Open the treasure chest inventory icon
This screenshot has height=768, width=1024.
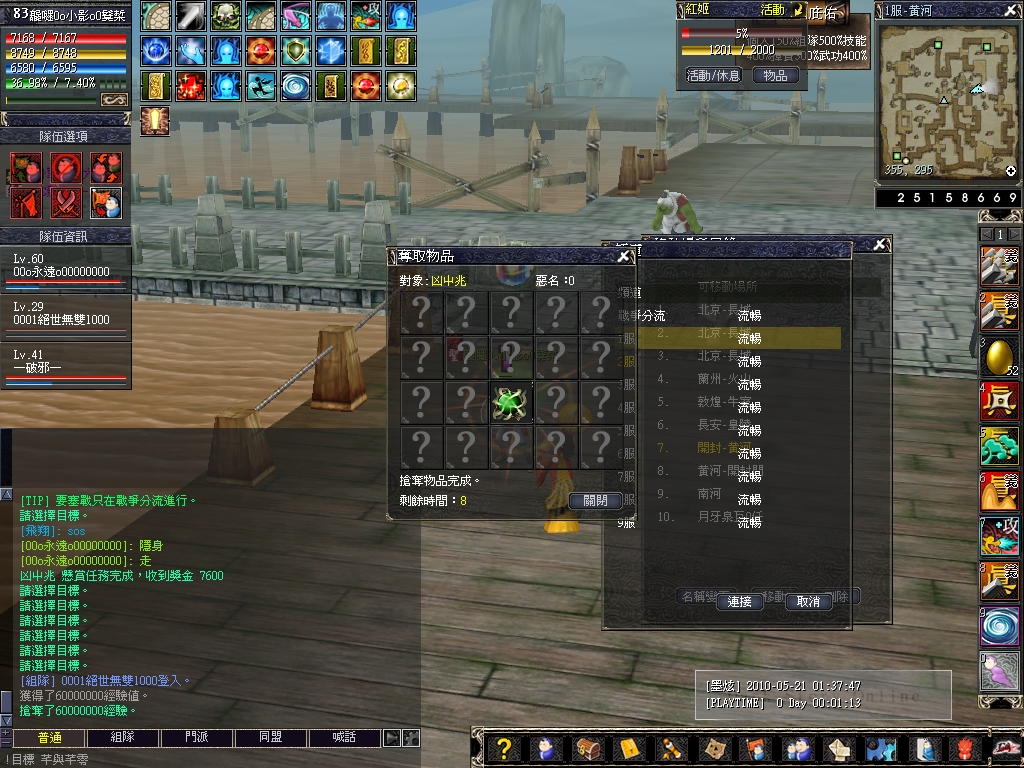[587, 748]
